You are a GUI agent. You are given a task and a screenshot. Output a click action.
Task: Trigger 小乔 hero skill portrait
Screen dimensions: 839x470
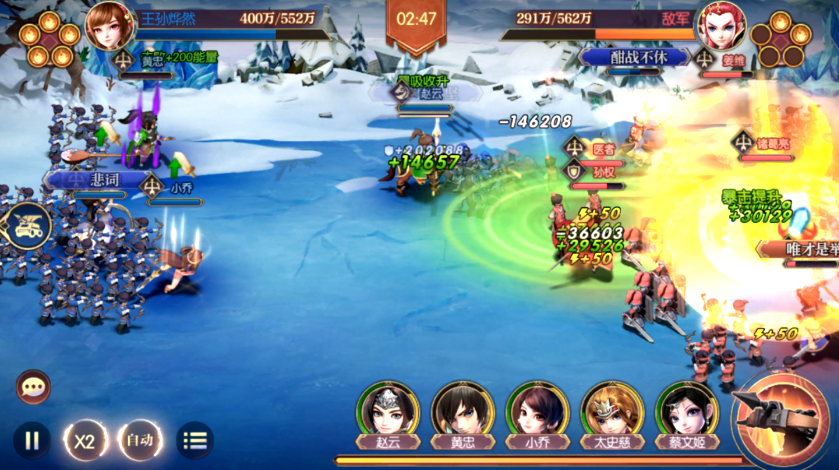pos(537,409)
